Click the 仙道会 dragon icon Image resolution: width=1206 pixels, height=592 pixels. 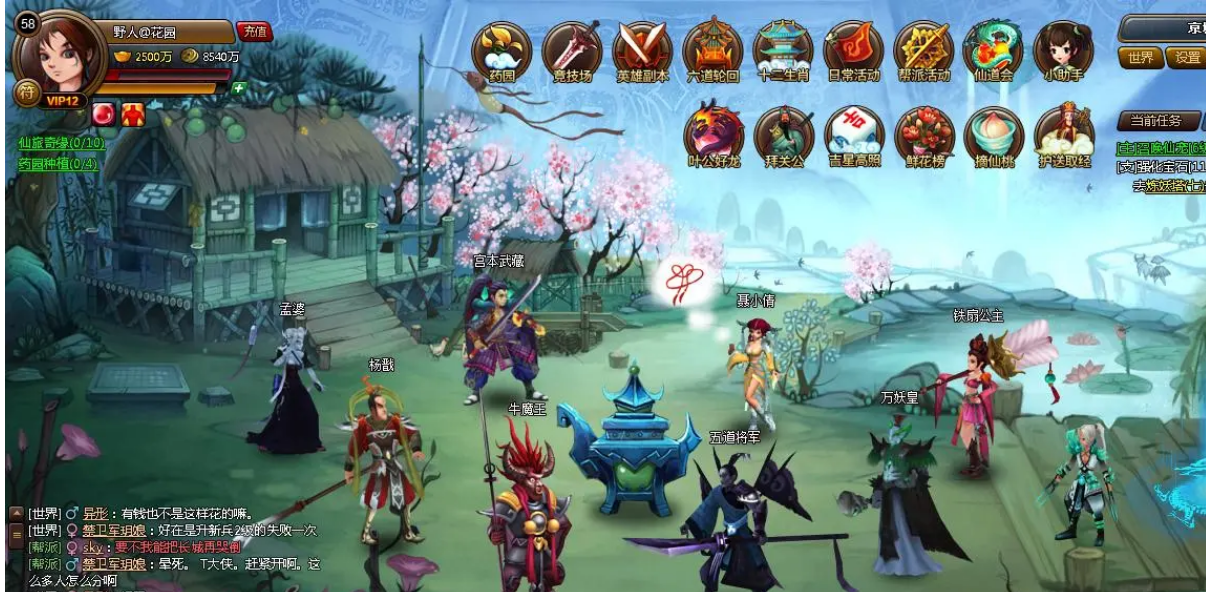(993, 50)
